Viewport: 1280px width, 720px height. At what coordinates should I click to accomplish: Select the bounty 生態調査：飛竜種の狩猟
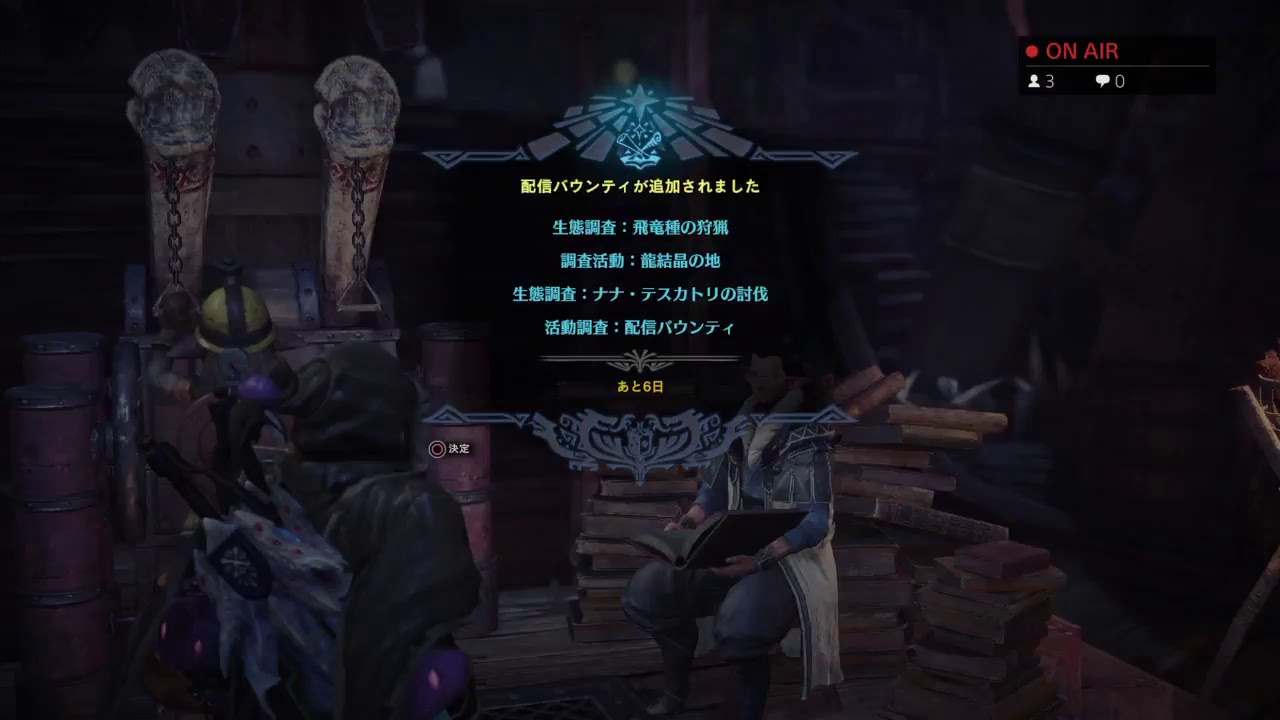click(x=640, y=227)
